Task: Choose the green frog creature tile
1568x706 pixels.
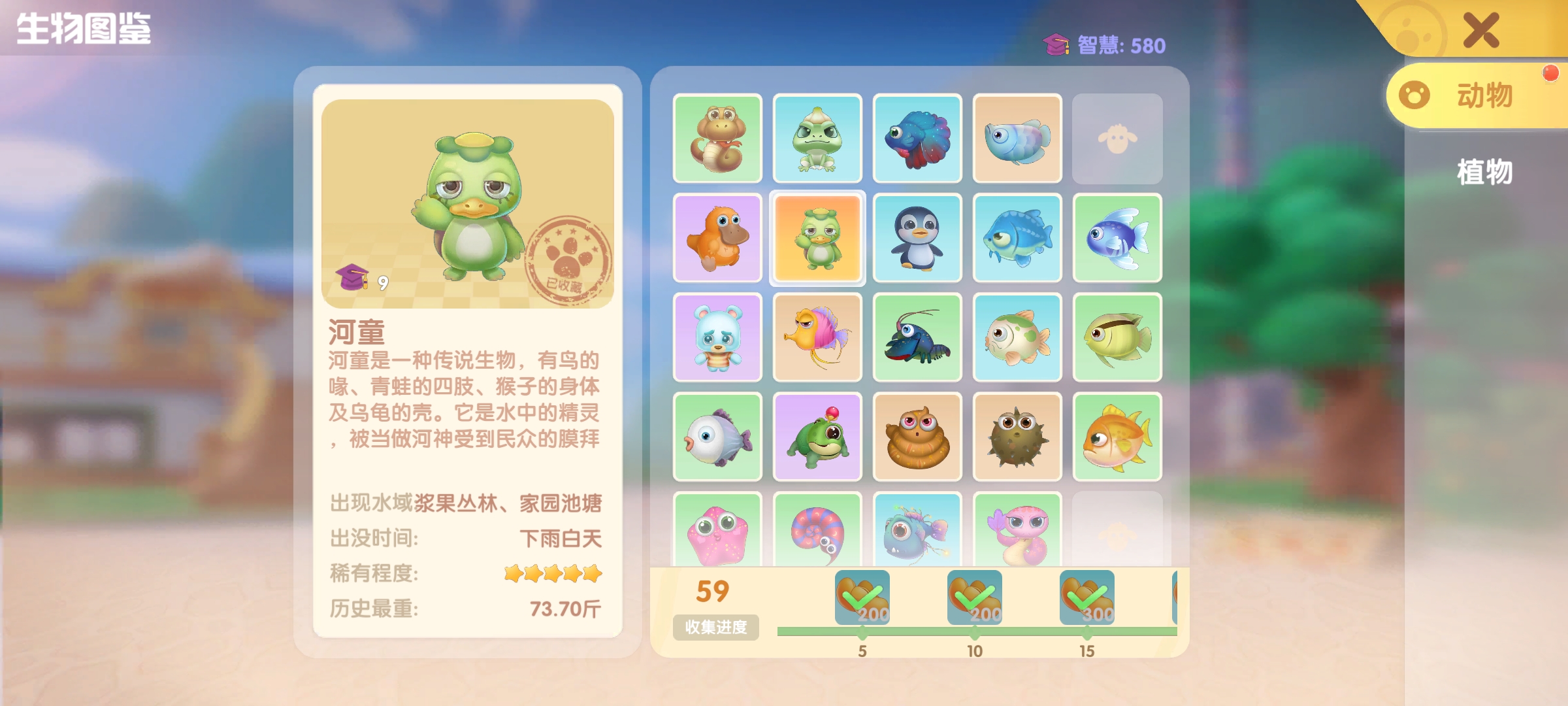Action: 817,139
